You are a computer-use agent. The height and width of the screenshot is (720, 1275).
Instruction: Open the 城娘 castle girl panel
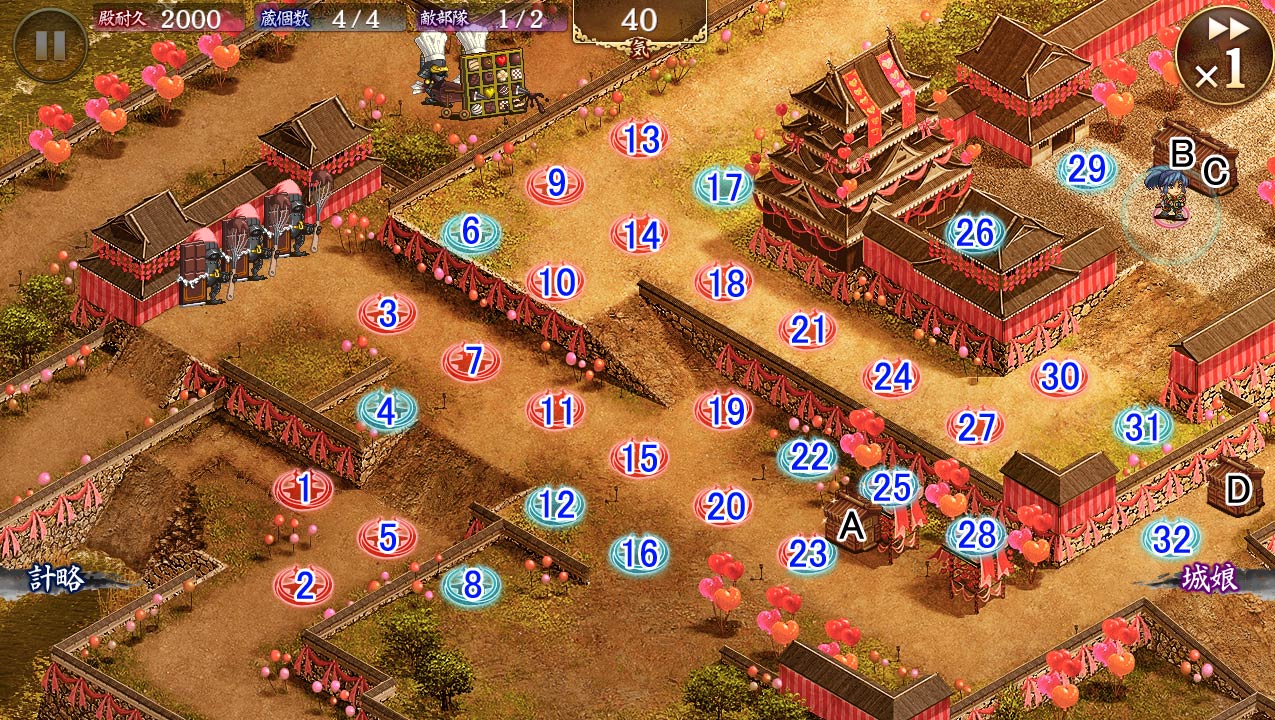tap(1208, 579)
